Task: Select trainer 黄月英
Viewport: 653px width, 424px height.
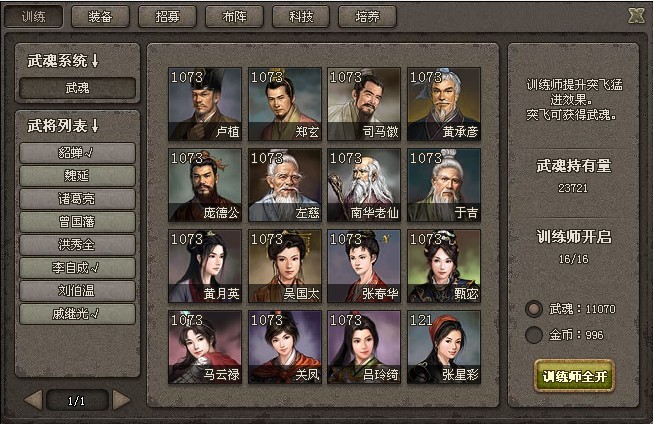Action: click(x=205, y=265)
